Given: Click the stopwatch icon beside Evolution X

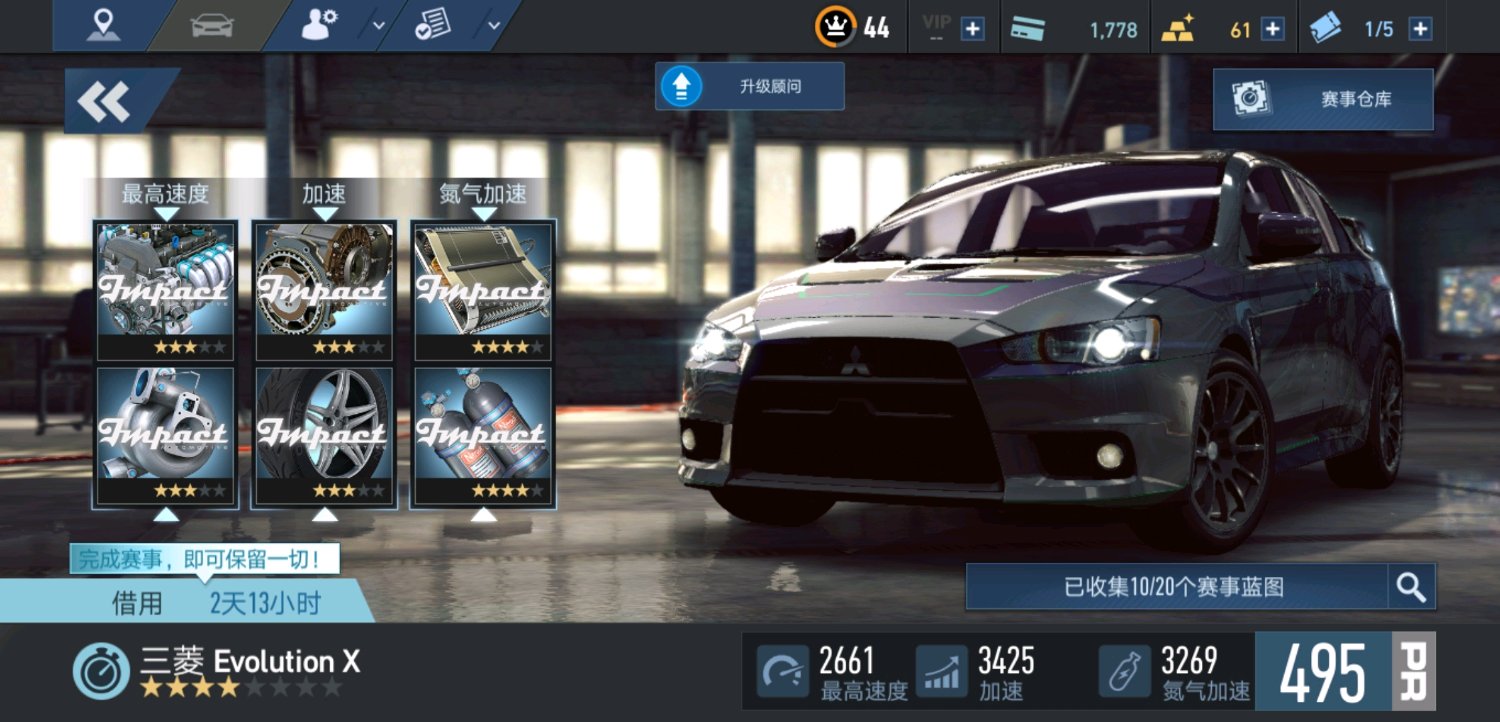Looking at the screenshot, I should coord(101,671).
